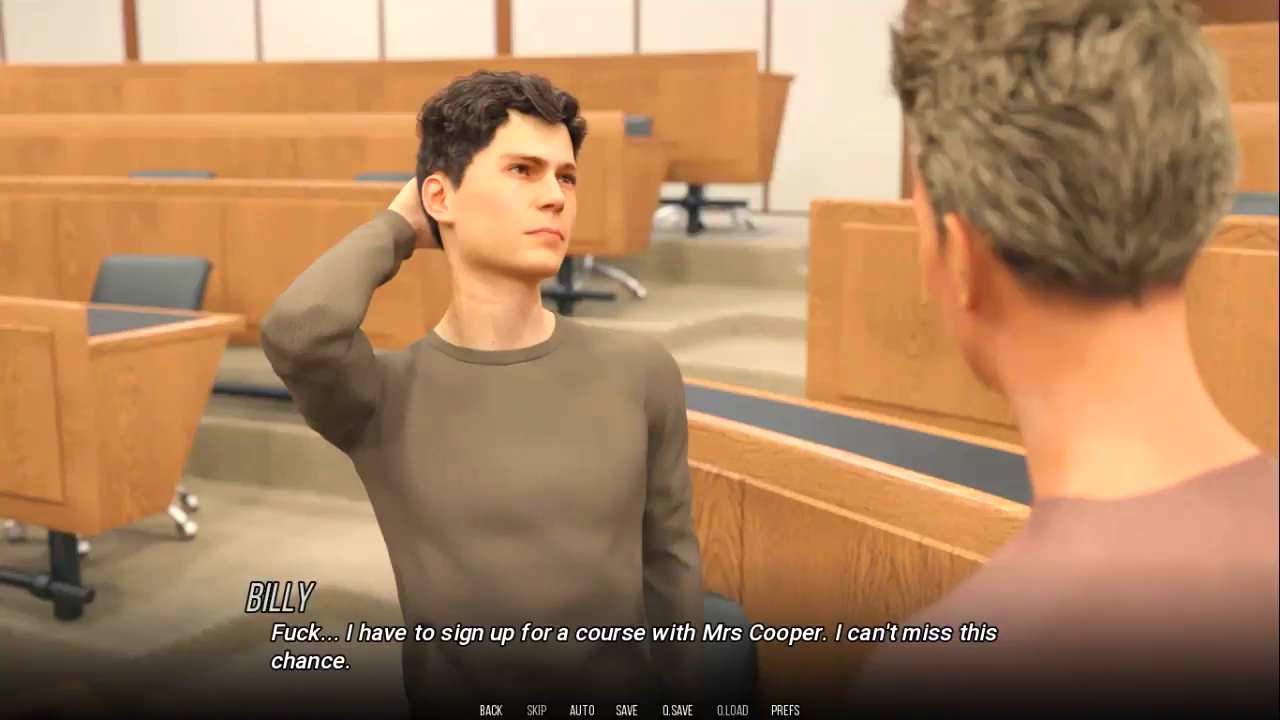
Task: Skip ahead through the dialogue
Action: point(536,710)
